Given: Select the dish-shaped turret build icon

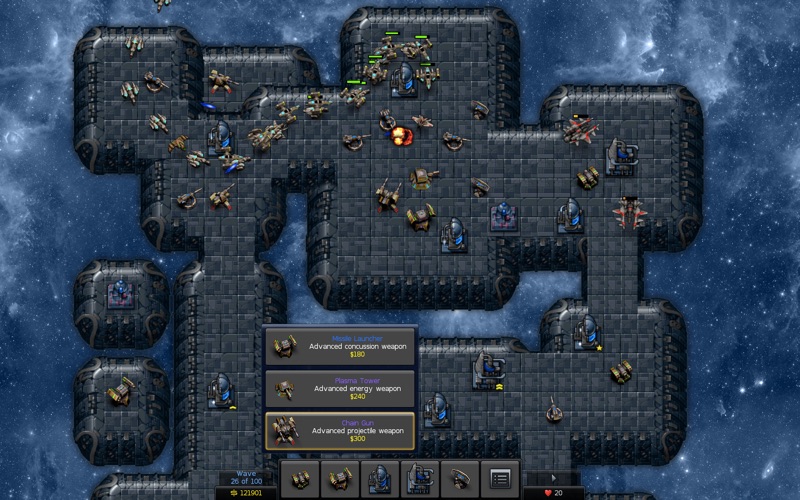Looking at the screenshot, I should [x=460, y=478].
